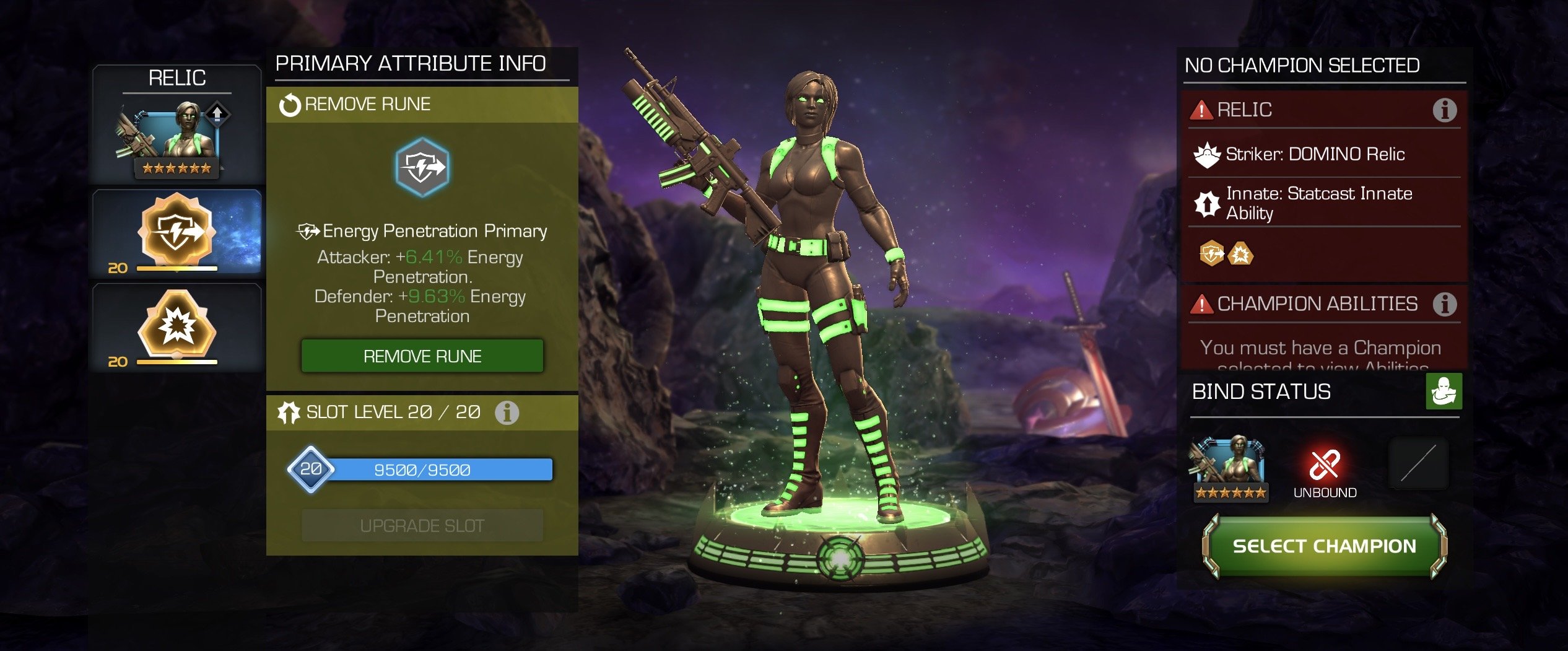The height and width of the screenshot is (651, 1568).
Task: Choose the burst rune slot
Action: click(x=177, y=326)
